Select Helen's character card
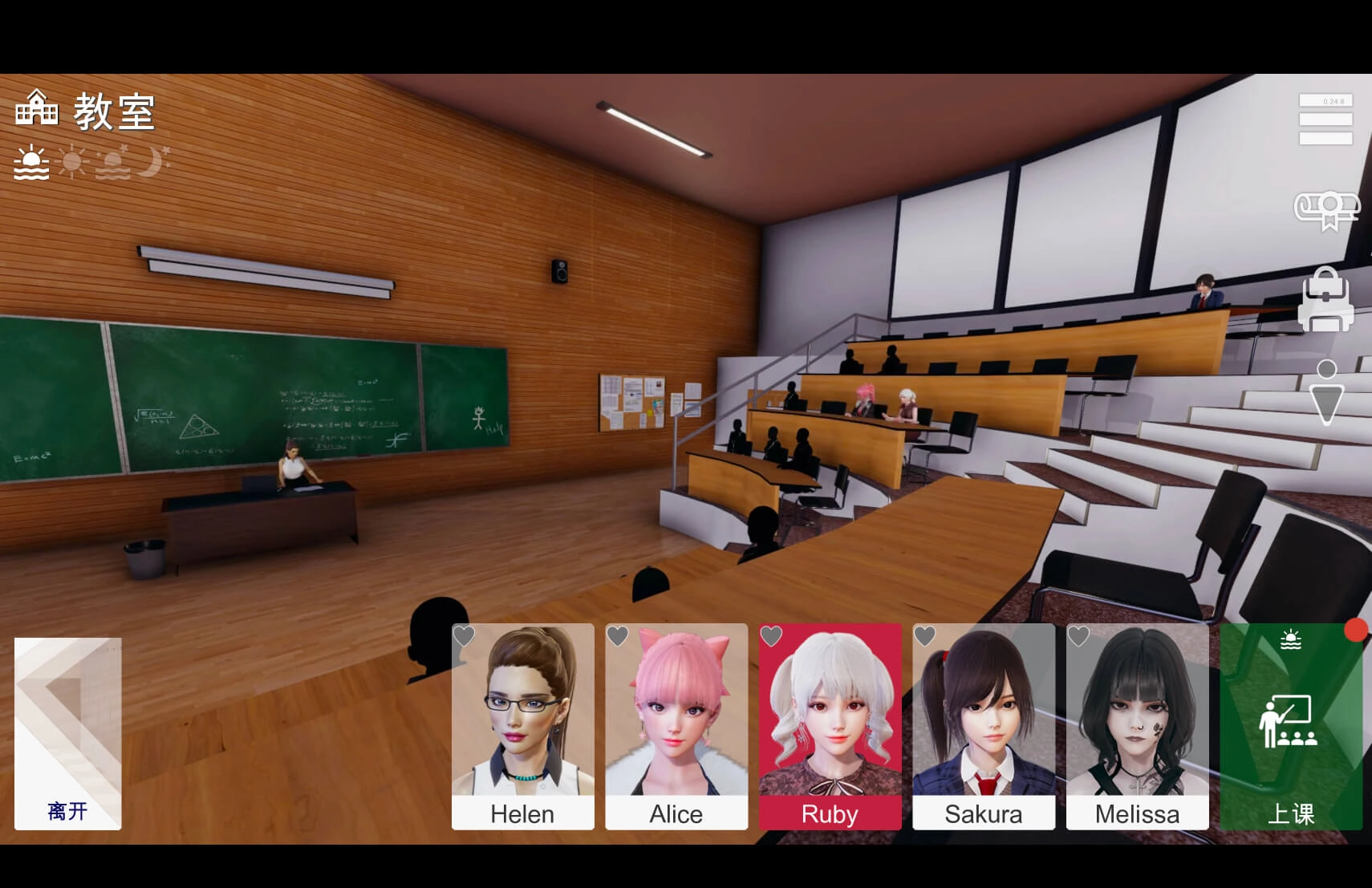 click(522, 726)
